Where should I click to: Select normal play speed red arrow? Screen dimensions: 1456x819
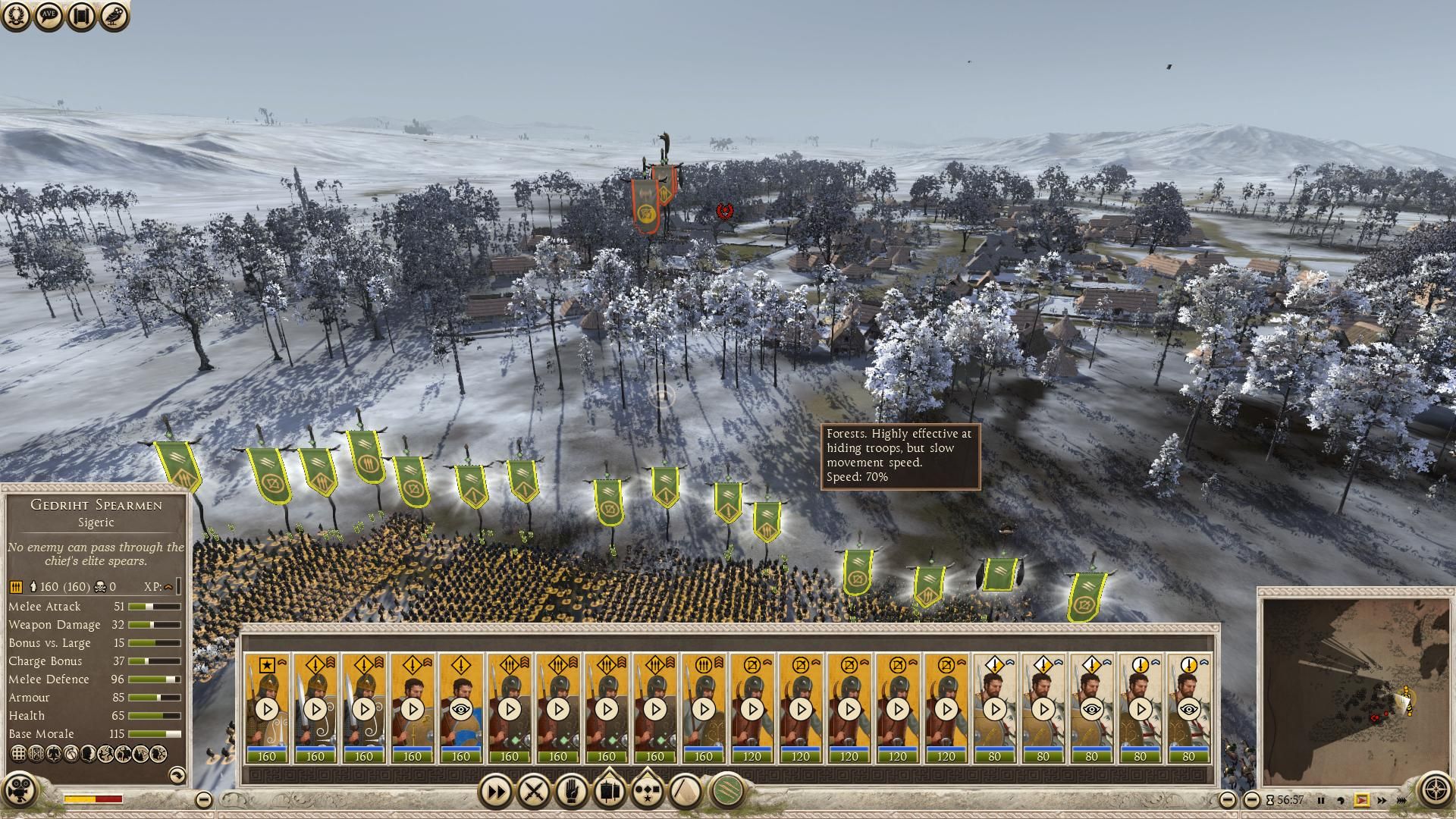point(1361,800)
